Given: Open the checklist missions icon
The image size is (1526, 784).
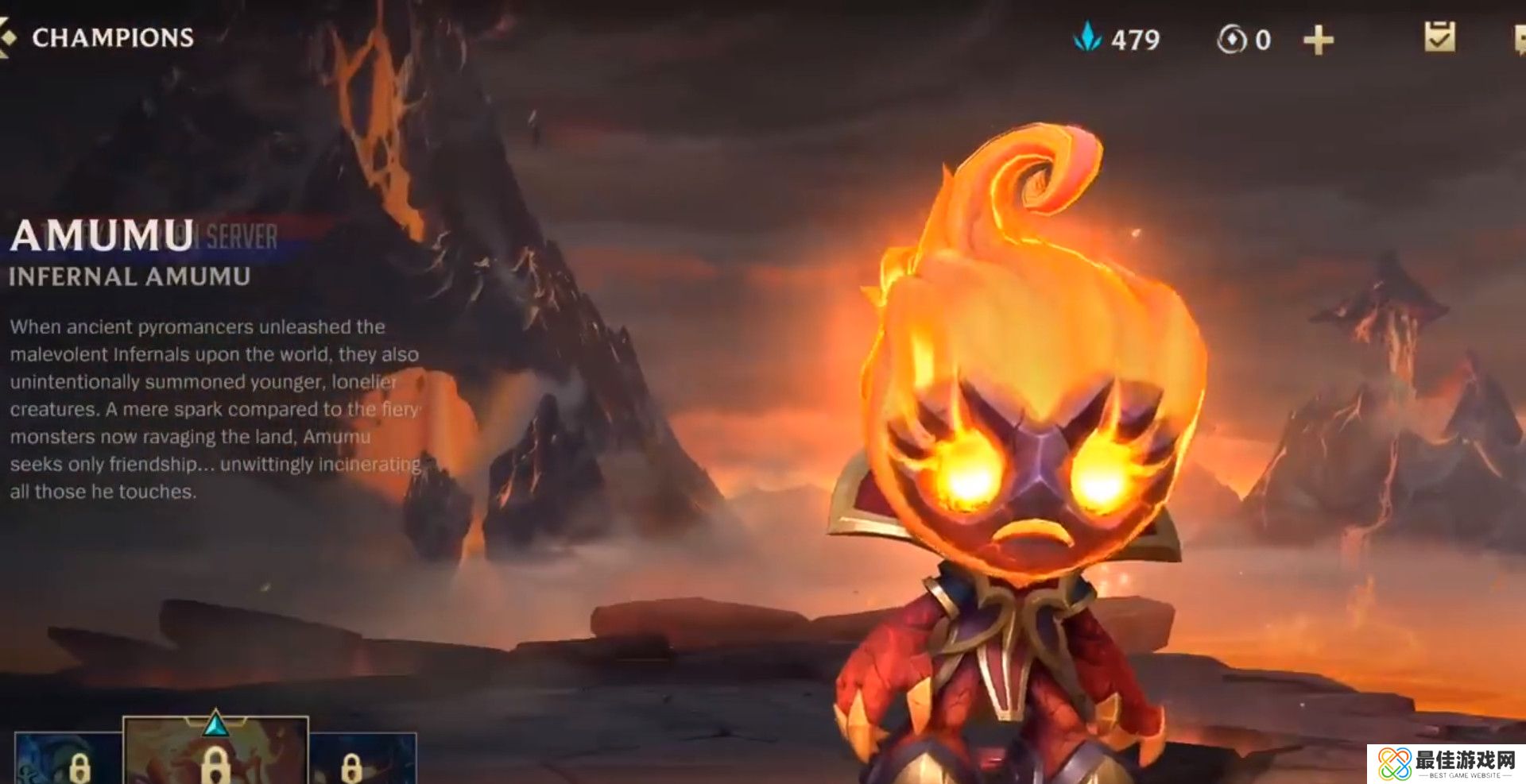Looking at the screenshot, I should [x=1439, y=37].
